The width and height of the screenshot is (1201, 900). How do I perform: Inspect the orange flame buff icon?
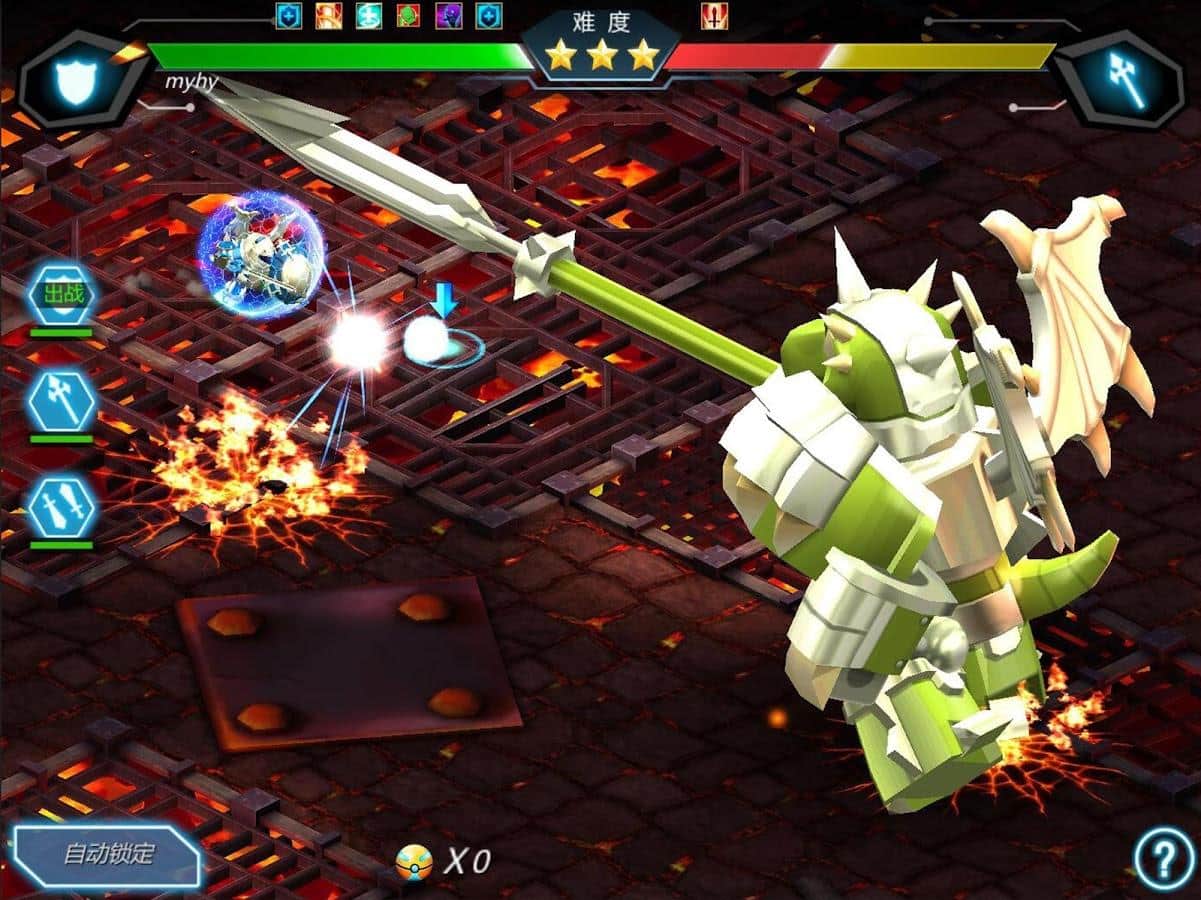(x=329, y=16)
